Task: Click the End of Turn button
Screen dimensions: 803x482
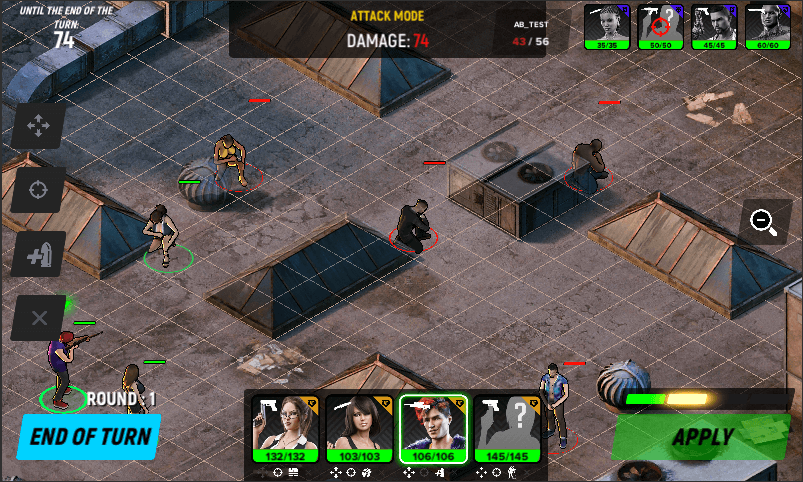Action: tap(89, 436)
